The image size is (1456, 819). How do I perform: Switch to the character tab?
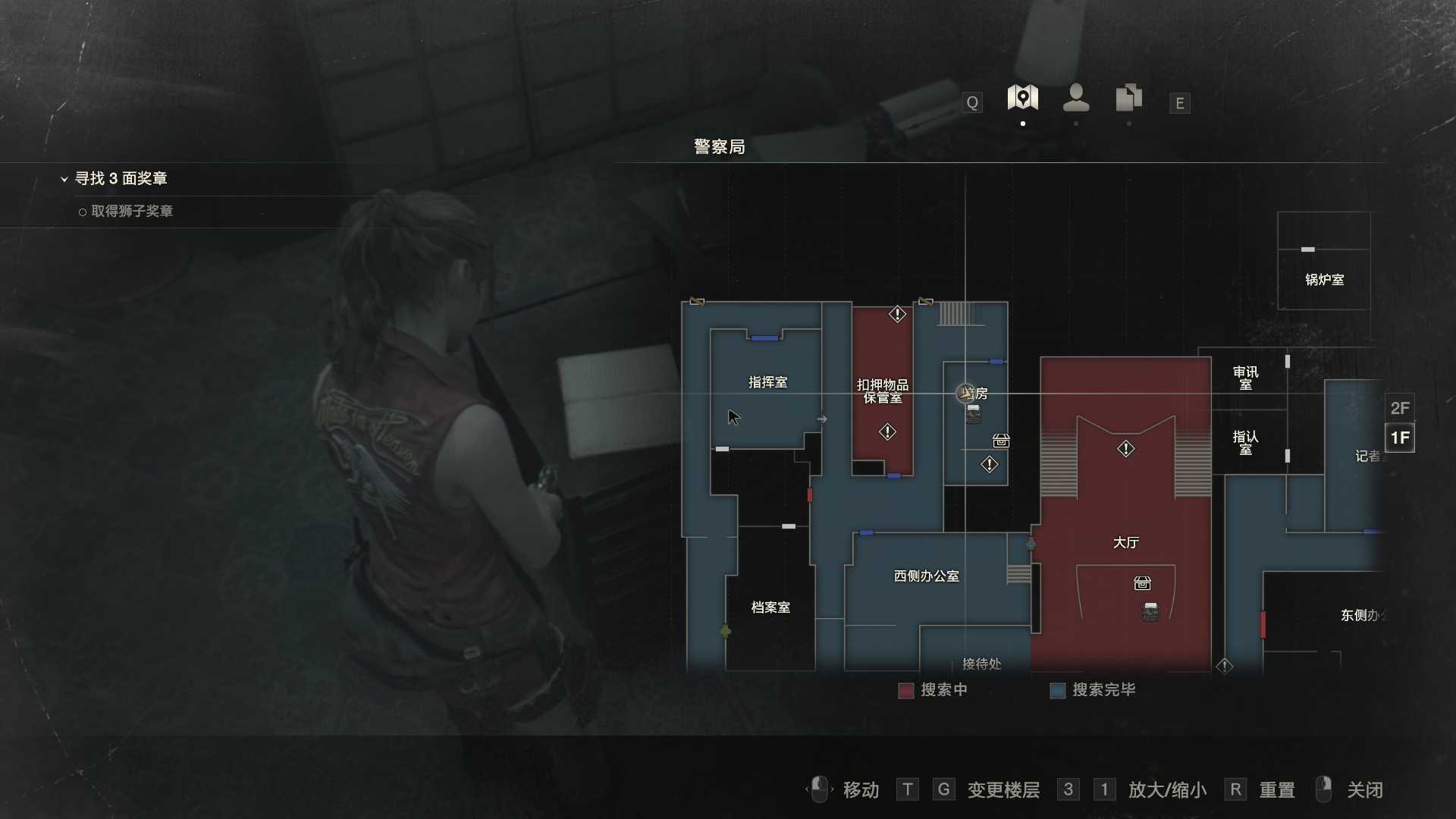click(1076, 98)
